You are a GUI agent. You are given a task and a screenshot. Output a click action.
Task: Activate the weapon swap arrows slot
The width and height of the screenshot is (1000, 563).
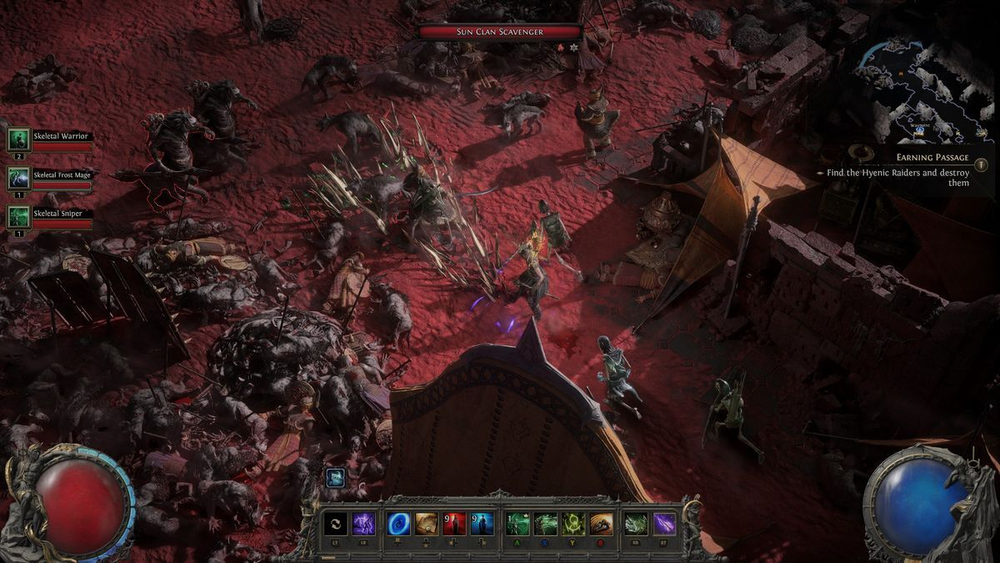[x=336, y=523]
